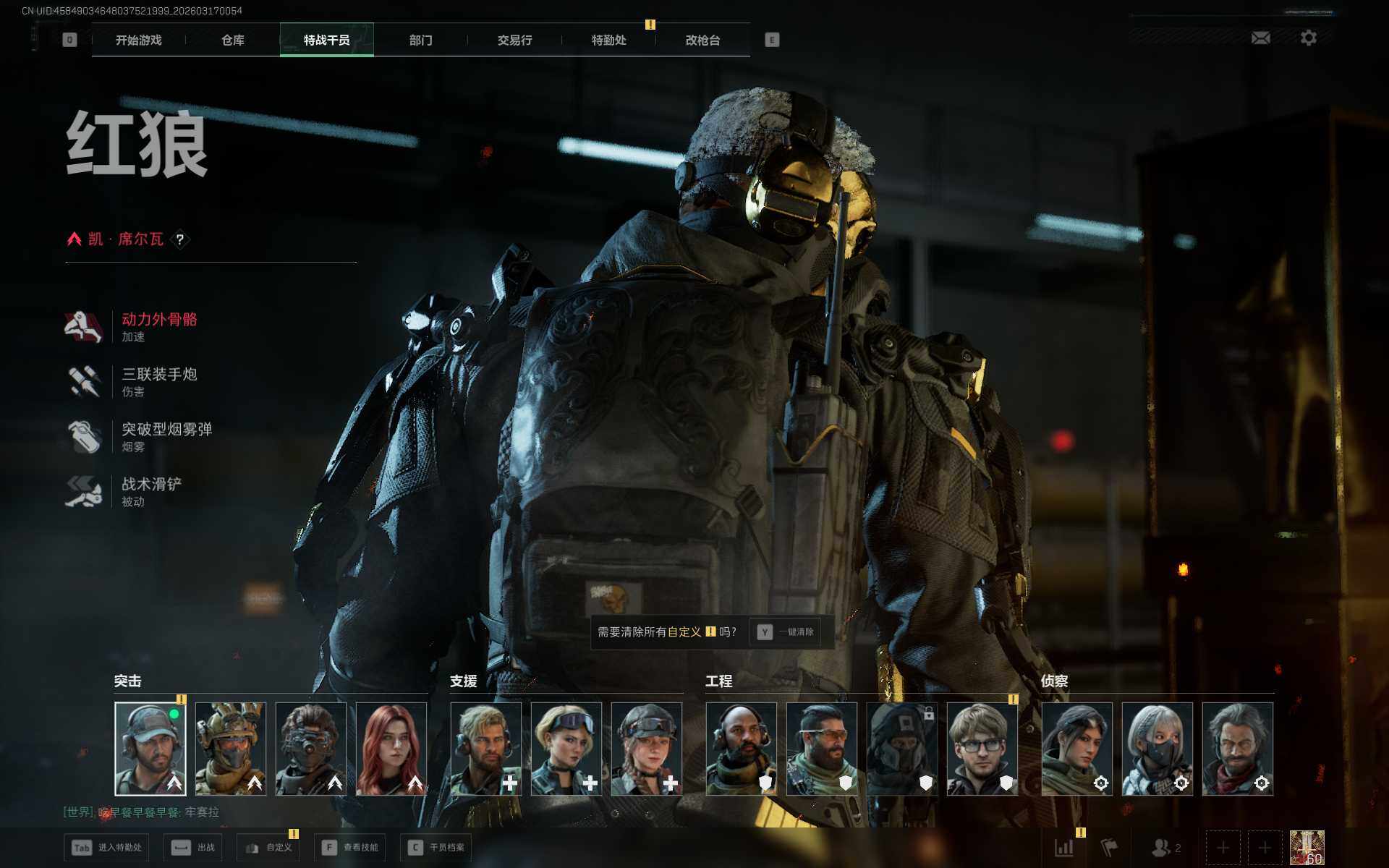The width and height of the screenshot is (1389, 868).
Task: Choose the glasses-wearing engineer operator portrait
Action: [982, 749]
